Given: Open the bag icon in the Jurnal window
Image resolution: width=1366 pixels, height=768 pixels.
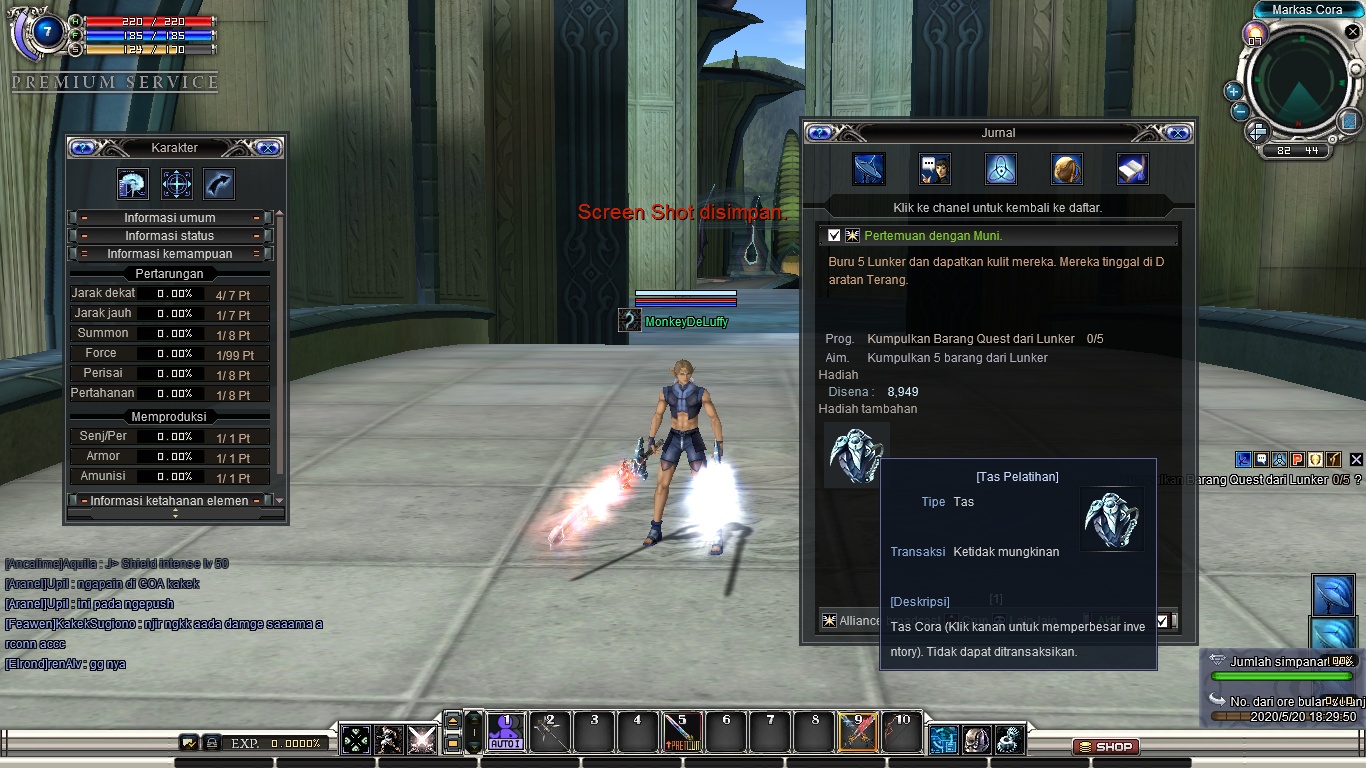Looking at the screenshot, I should click(x=1066, y=168).
